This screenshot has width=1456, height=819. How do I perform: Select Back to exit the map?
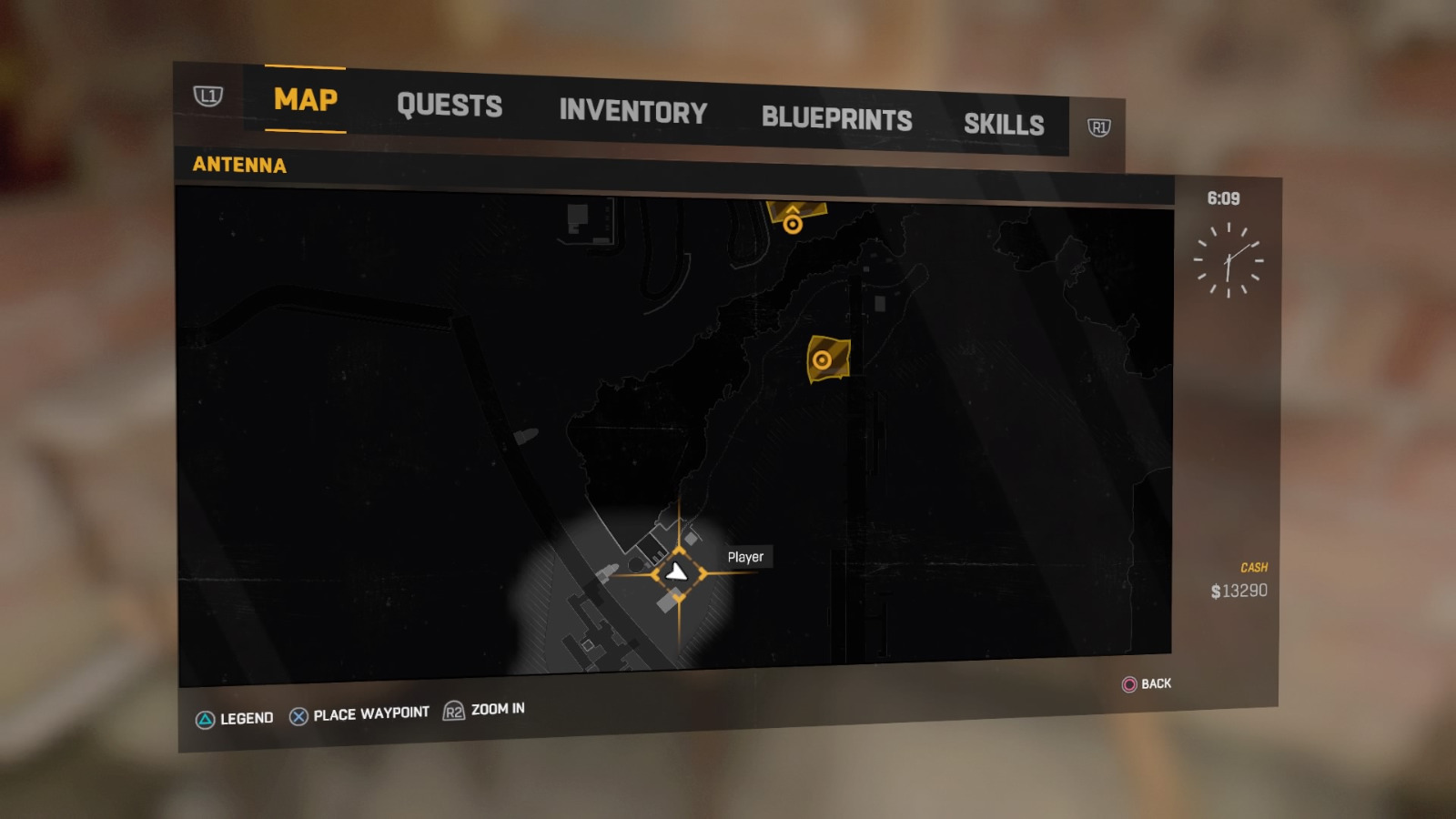pyautogui.click(x=1153, y=683)
